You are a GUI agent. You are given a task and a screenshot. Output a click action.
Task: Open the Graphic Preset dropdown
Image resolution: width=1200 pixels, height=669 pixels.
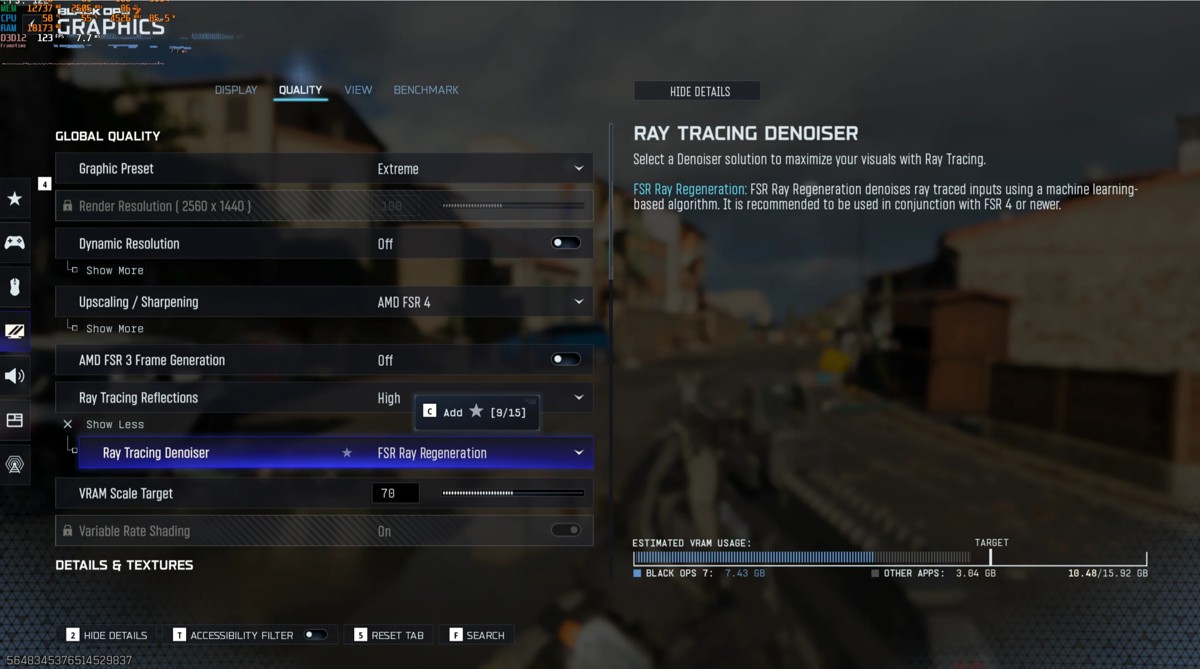(x=480, y=169)
